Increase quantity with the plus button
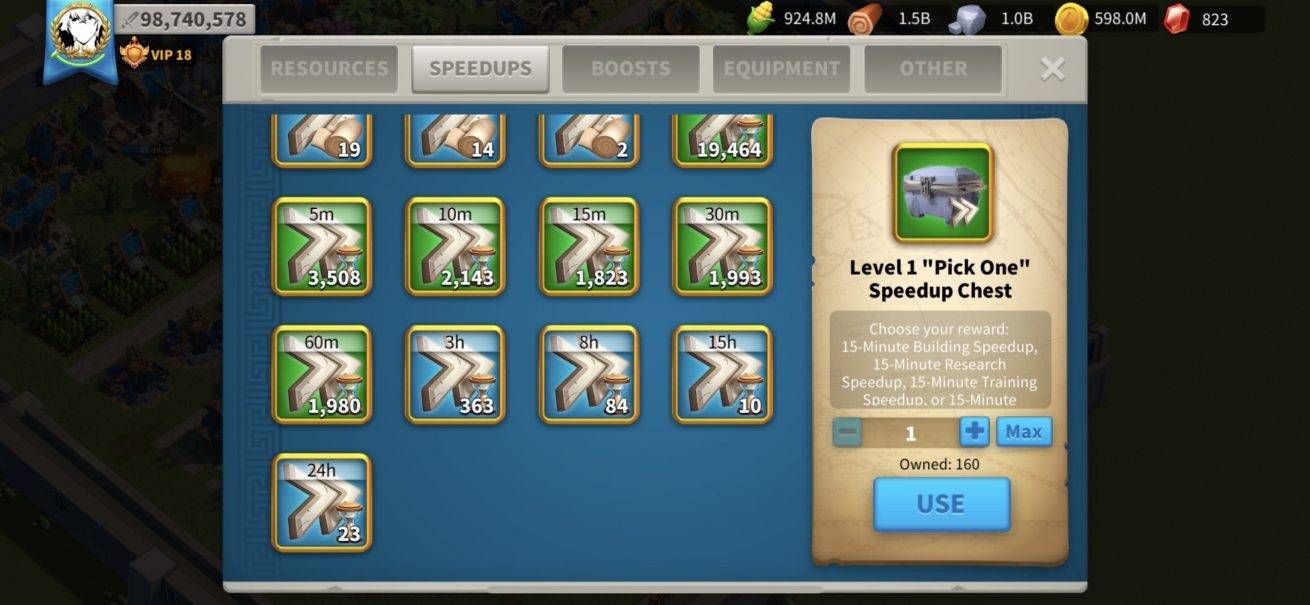Image resolution: width=1310 pixels, height=605 pixels. click(974, 432)
